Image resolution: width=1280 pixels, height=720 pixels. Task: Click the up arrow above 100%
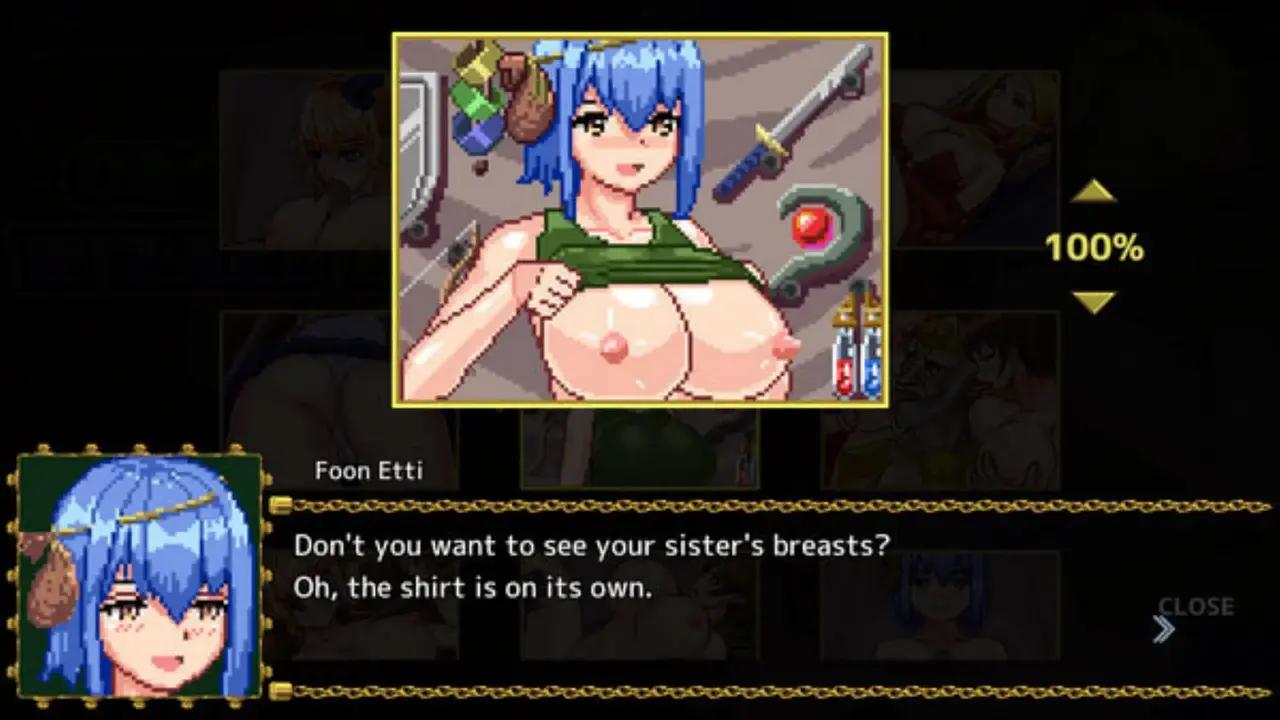(x=1093, y=192)
